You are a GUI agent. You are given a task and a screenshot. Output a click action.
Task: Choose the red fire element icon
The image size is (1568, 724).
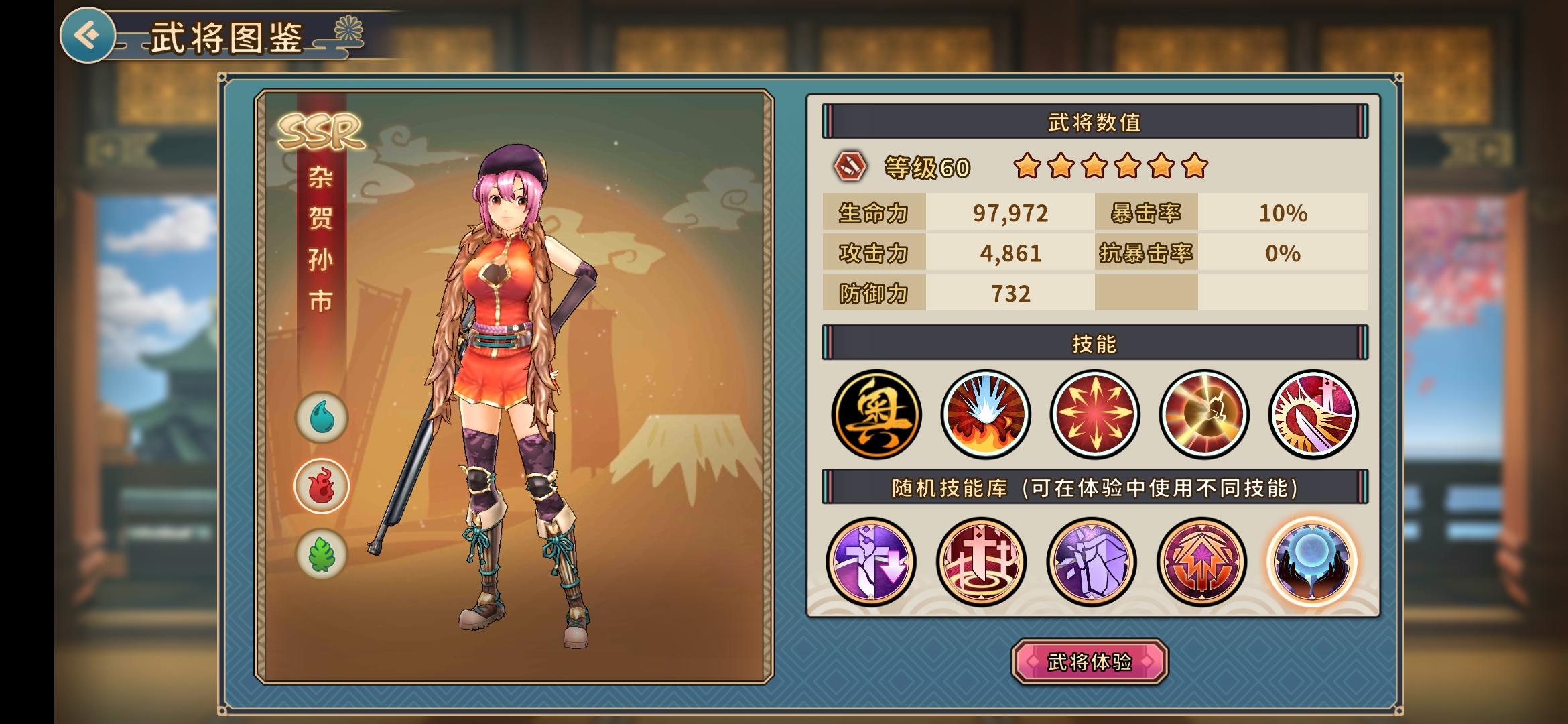pyautogui.click(x=322, y=486)
